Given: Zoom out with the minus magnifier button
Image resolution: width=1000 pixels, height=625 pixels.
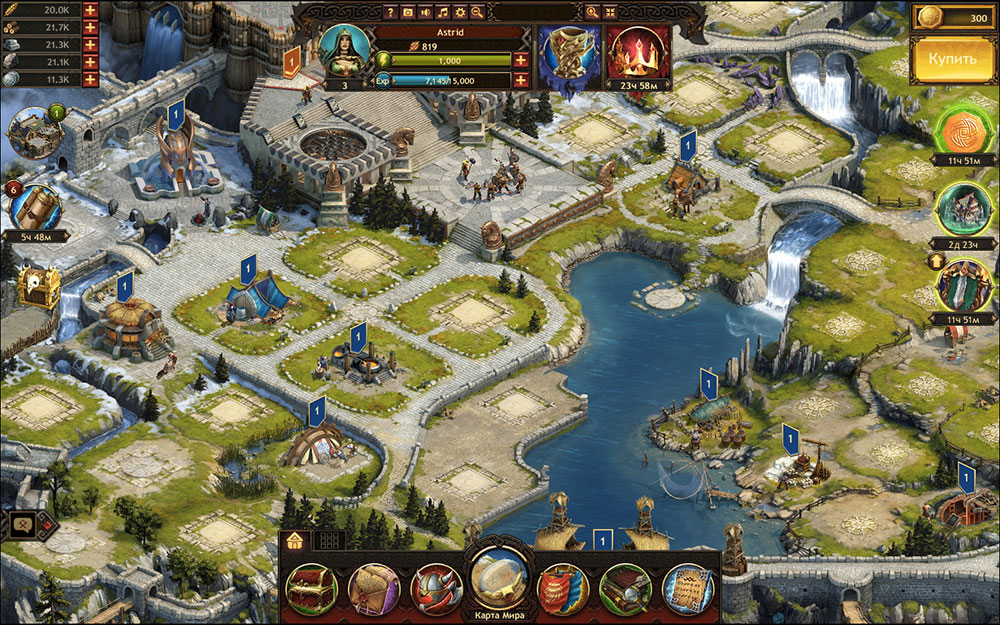Looking at the screenshot, I should pos(477,12).
